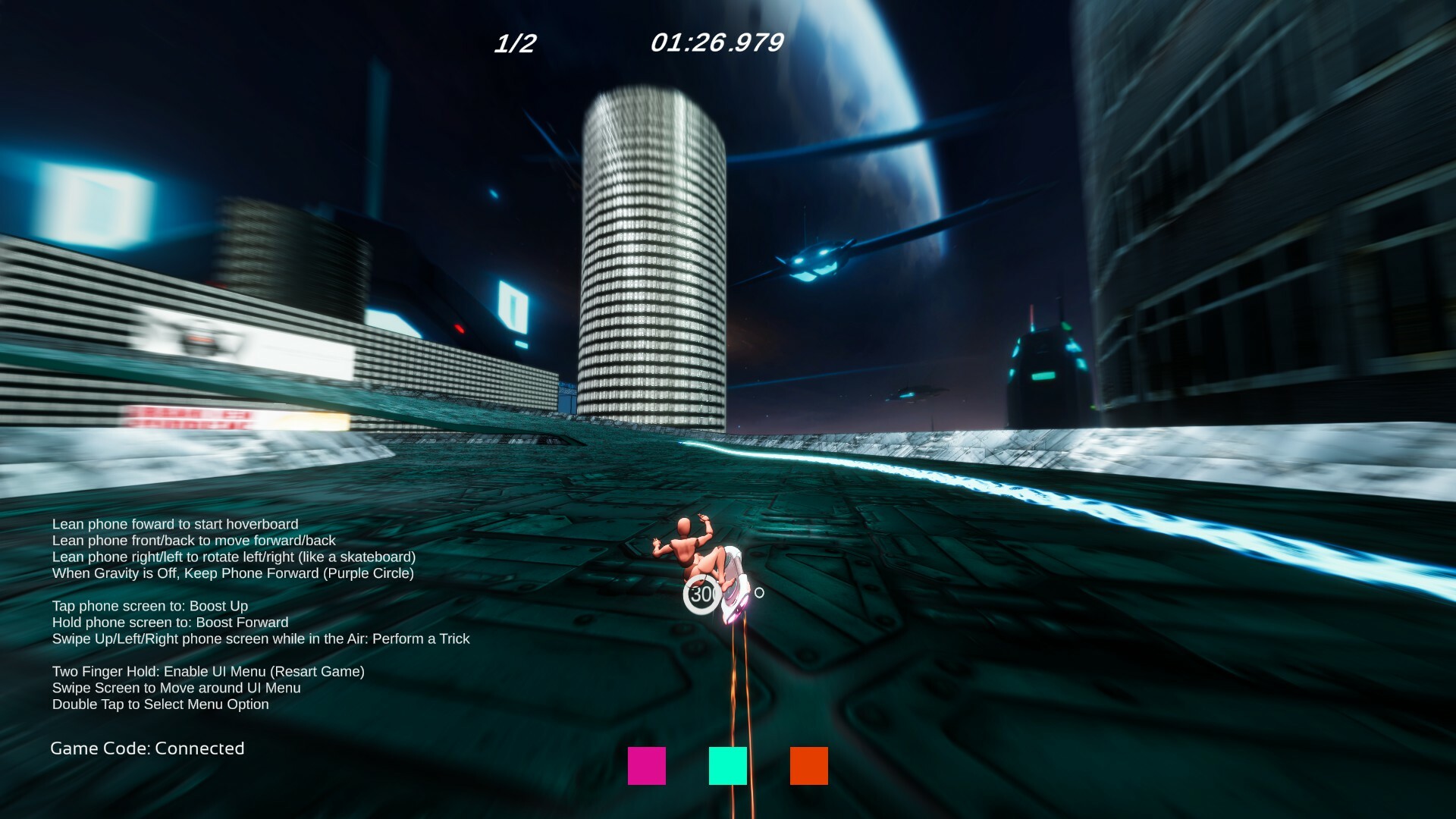This screenshot has height=819, width=1456.
Task: Click the magenta square swatch
Action: [x=646, y=767]
